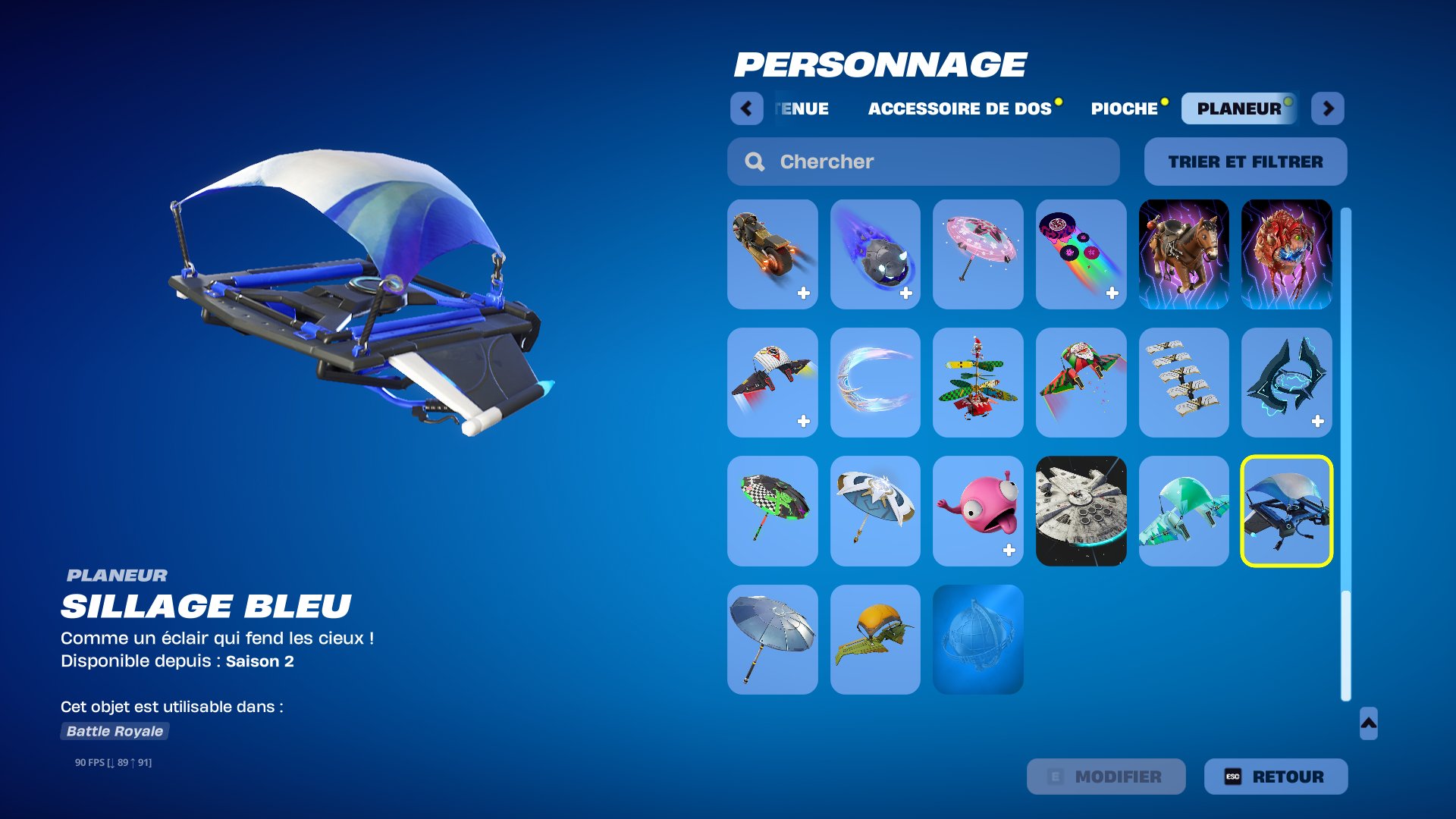Select the crescent moon glider
Screen dimensions: 1456x819
click(x=874, y=382)
